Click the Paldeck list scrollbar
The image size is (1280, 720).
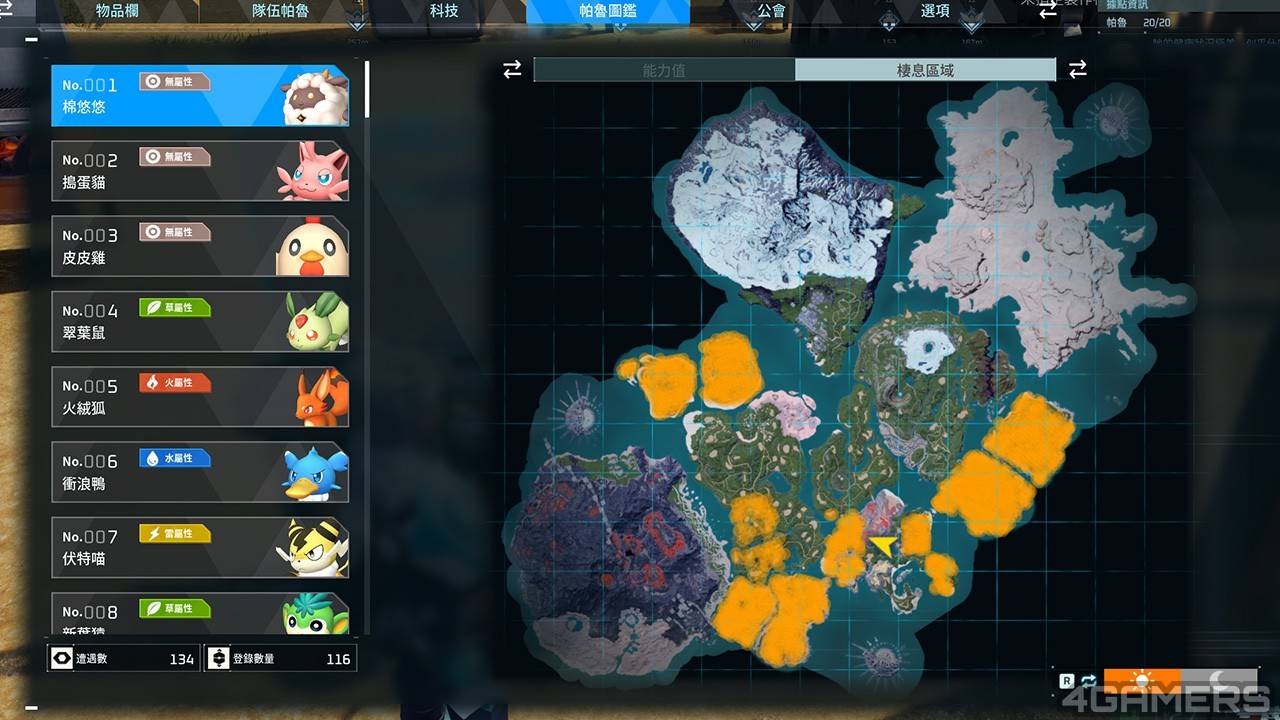pos(367,90)
